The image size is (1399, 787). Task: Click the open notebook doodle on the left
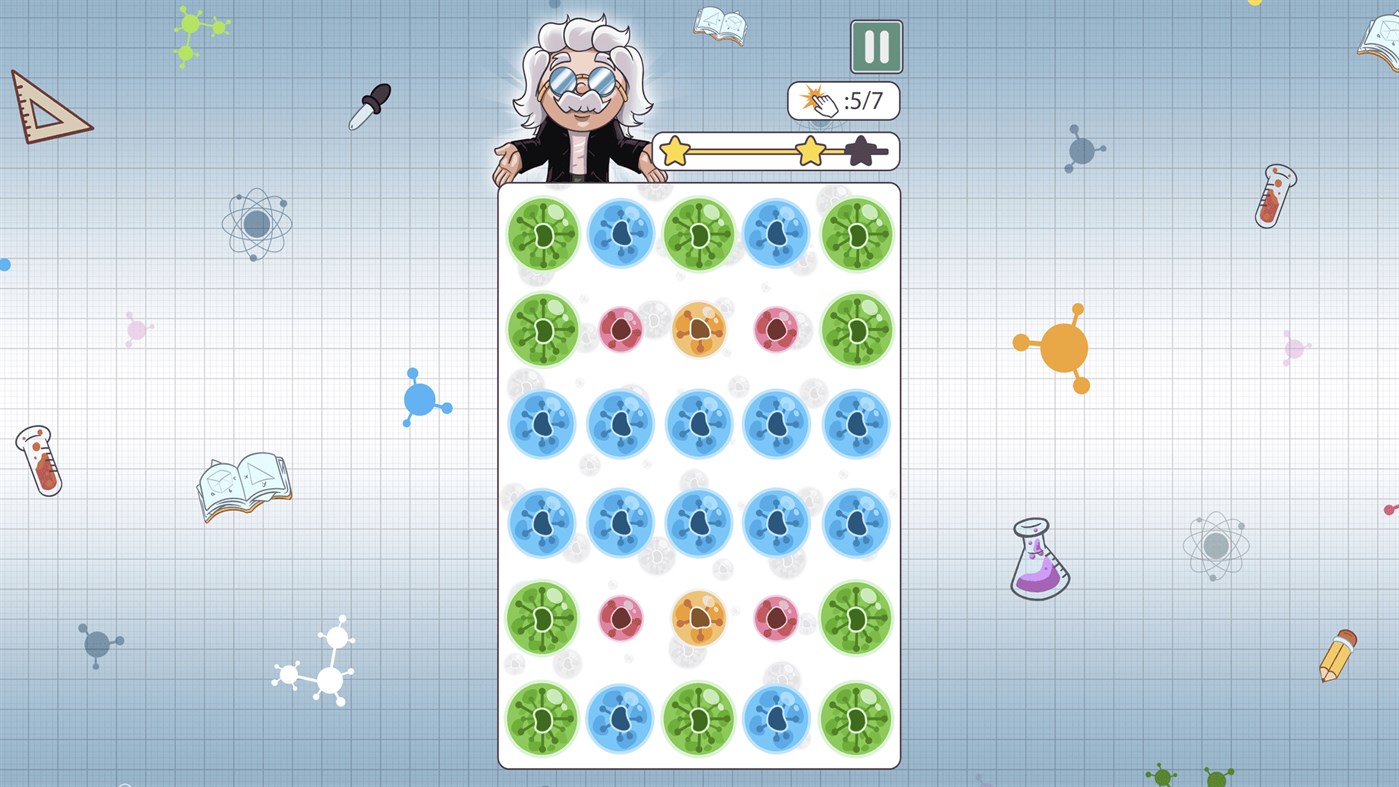click(x=243, y=485)
